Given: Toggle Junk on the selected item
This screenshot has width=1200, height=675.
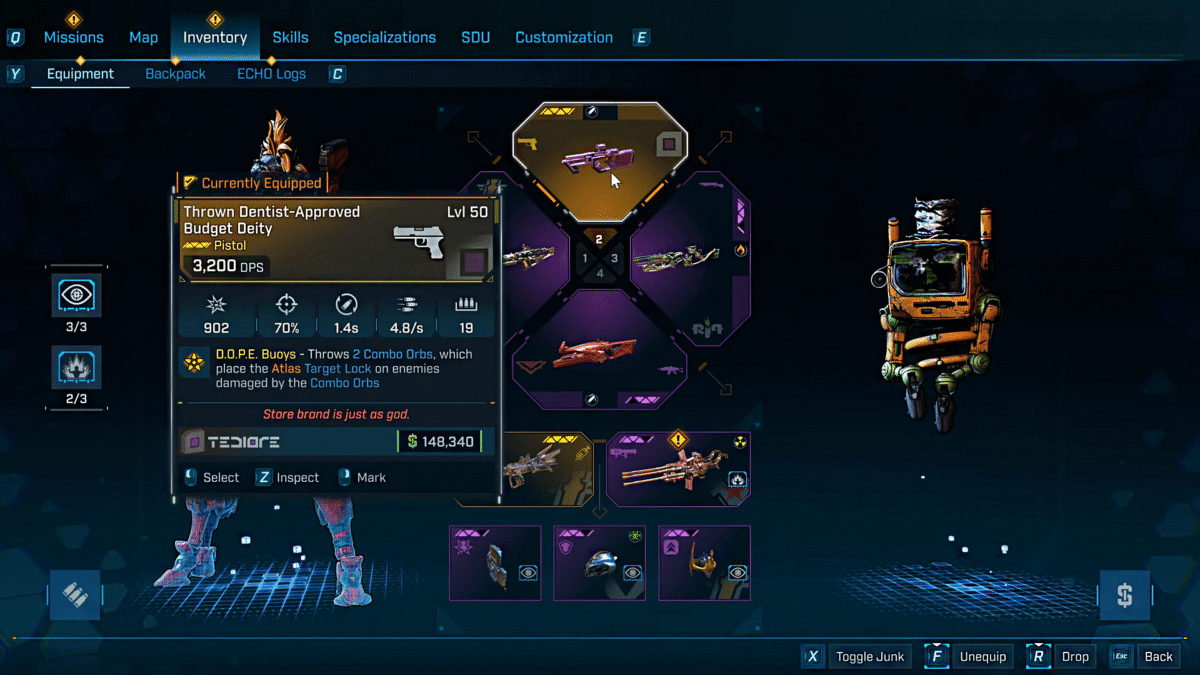Looking at the screenshot, I should click(857, 657).
